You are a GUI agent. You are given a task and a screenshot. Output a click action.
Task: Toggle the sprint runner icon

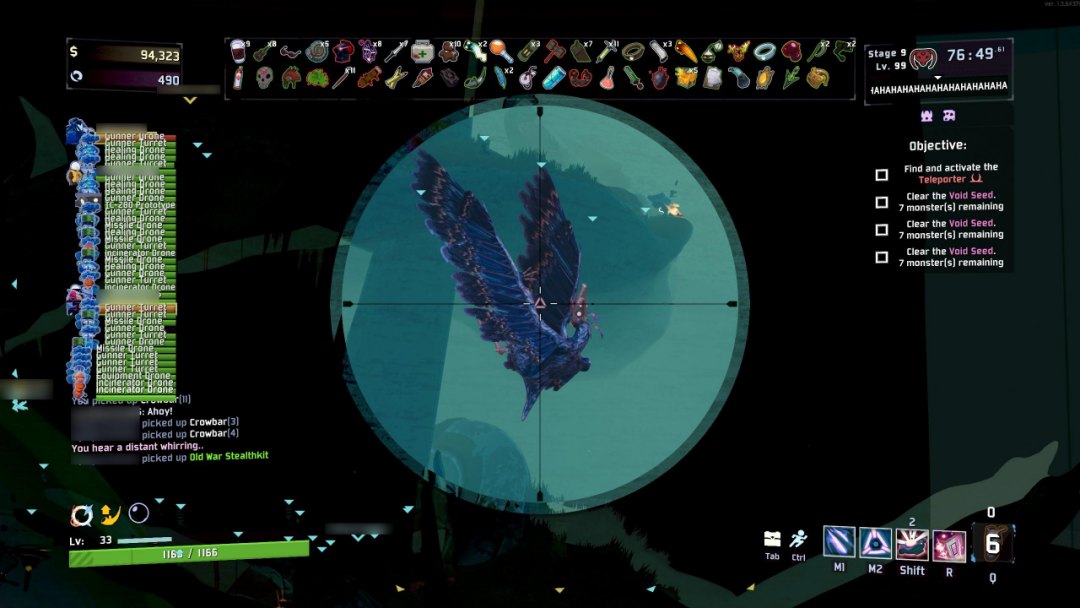[x=798, y=539]
